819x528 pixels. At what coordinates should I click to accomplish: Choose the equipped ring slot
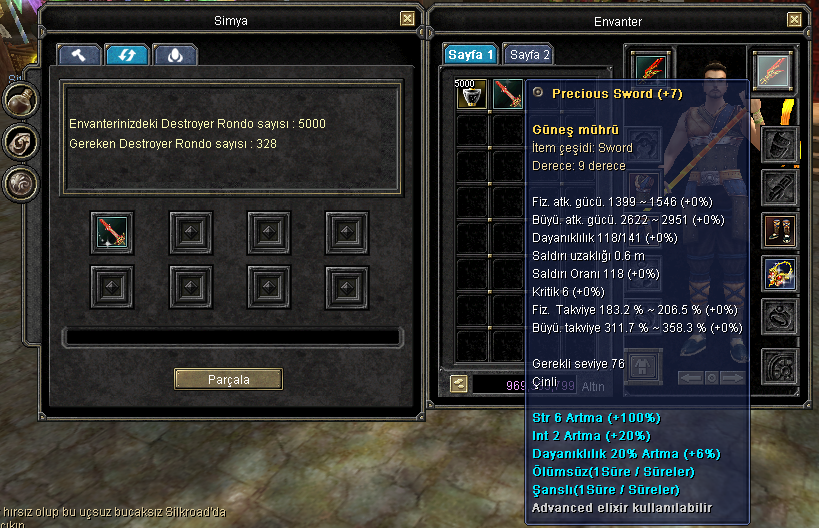(x=778, y=316)
